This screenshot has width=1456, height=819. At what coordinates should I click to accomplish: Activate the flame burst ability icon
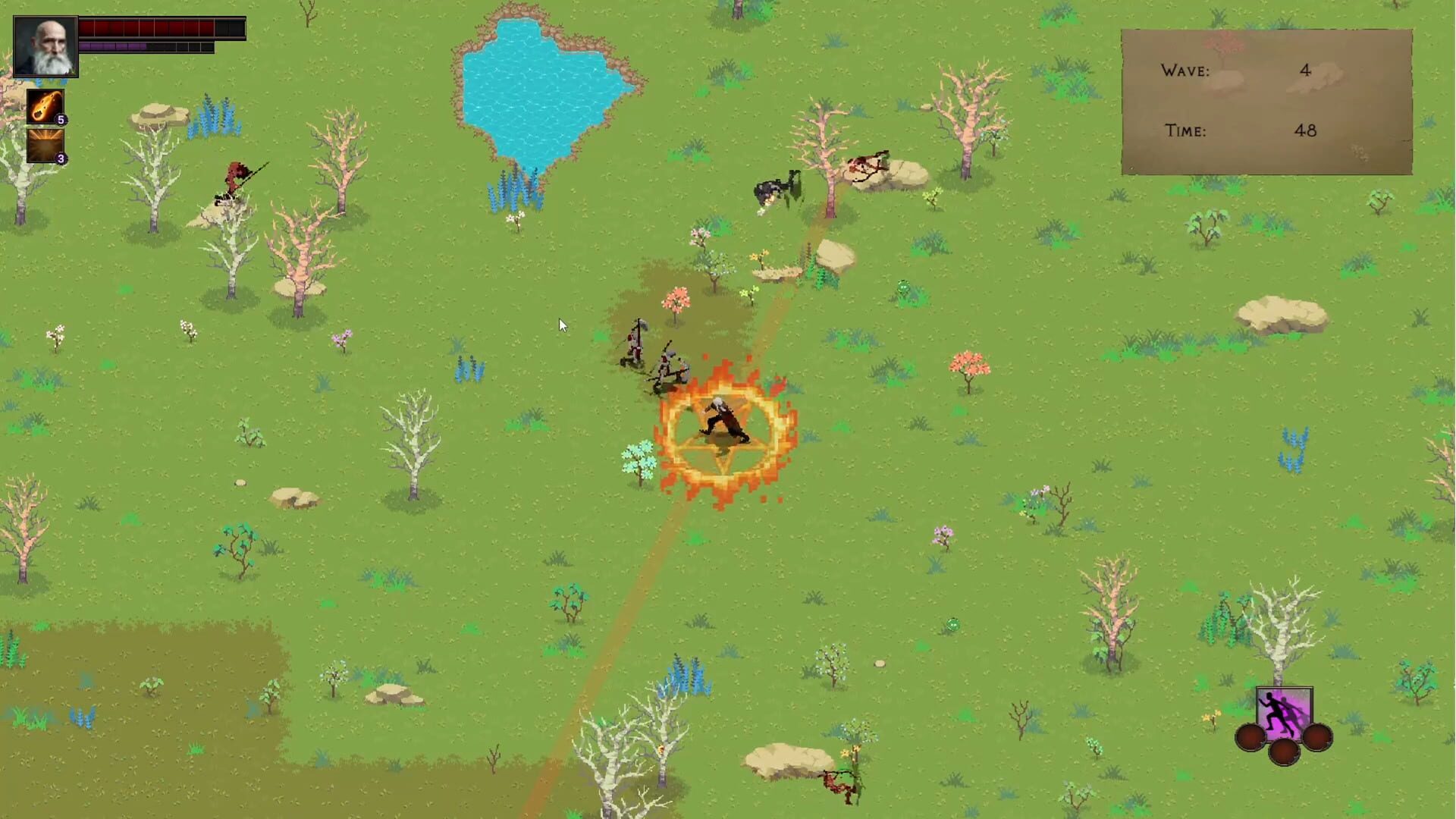pos(45,144)
